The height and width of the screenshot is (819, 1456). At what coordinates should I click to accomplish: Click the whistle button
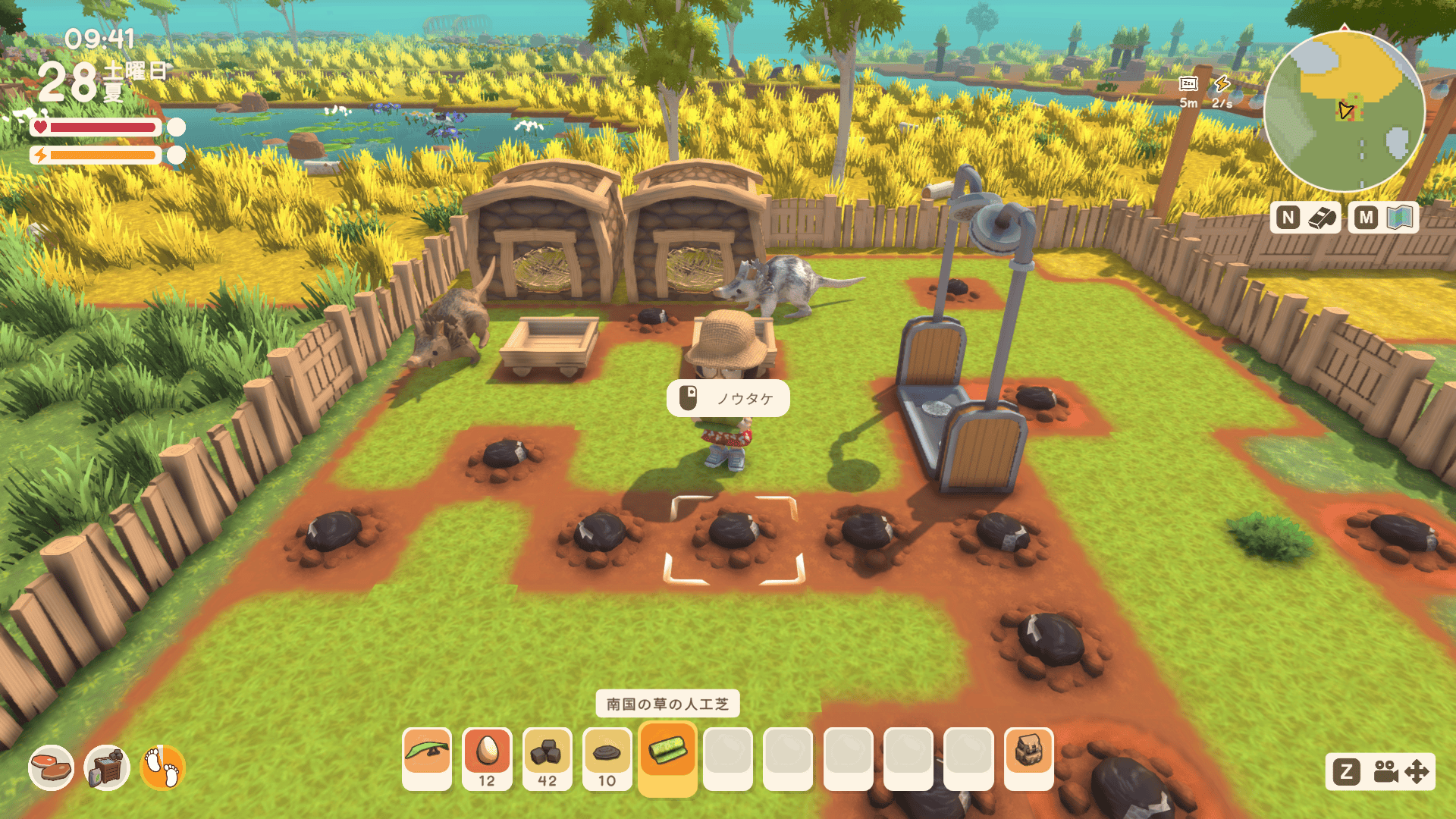pos(1305,218)
